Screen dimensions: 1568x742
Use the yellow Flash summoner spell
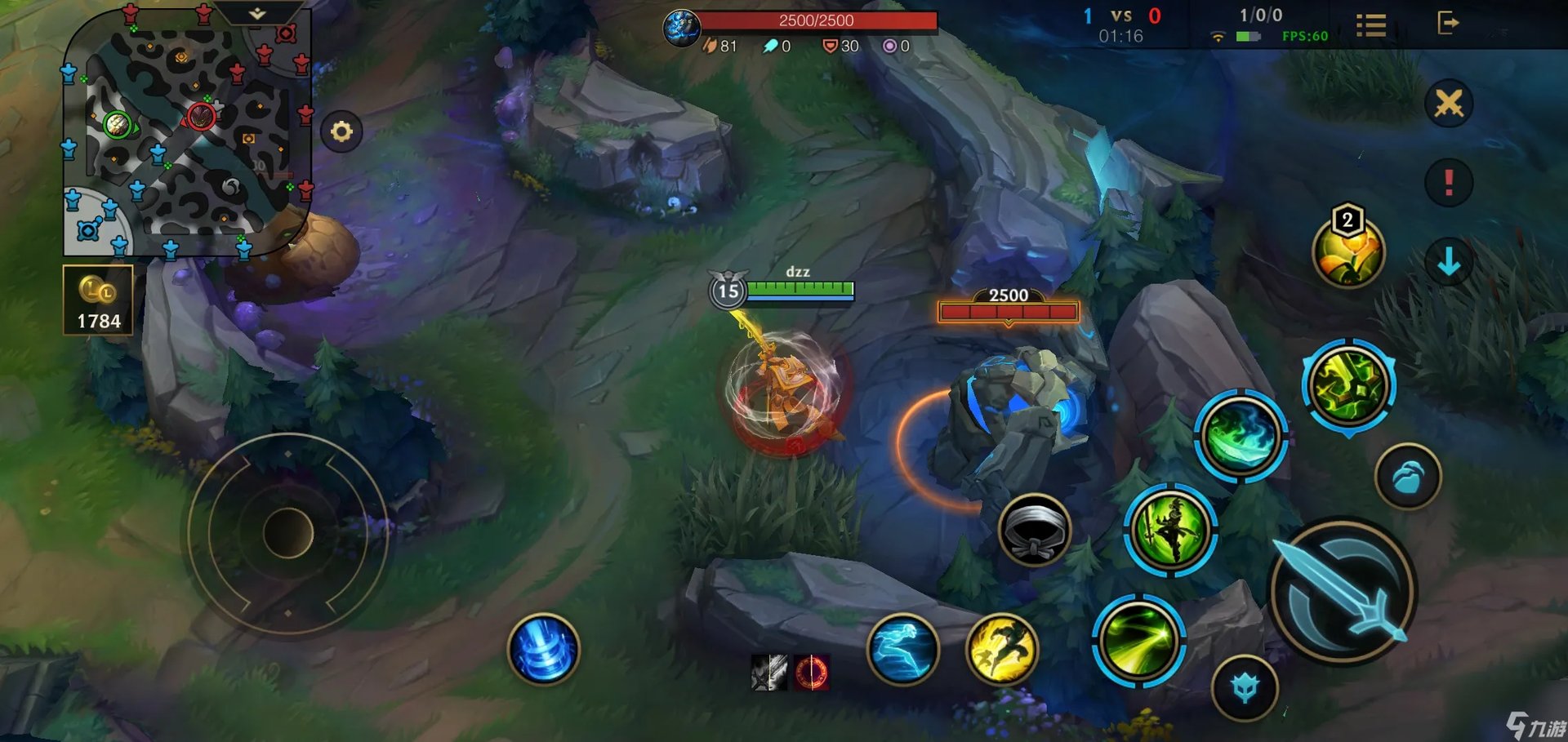[1002, 649]
